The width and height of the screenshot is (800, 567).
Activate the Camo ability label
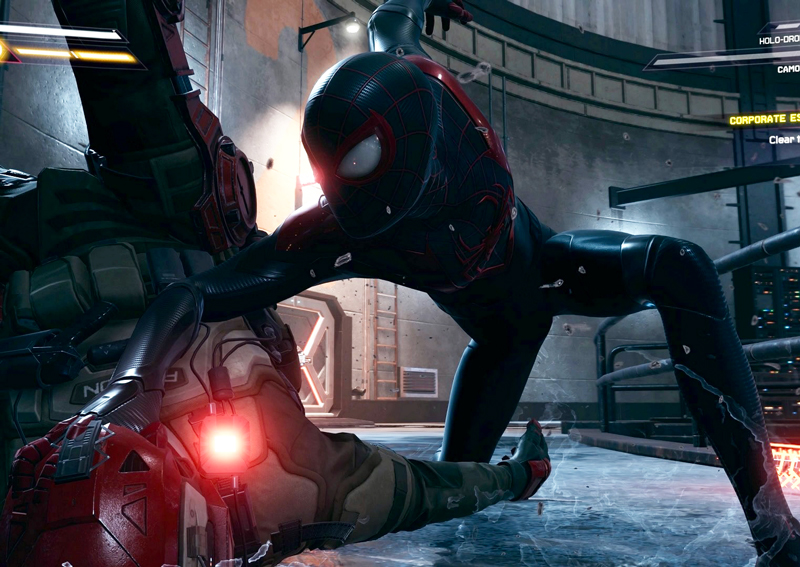787,69
